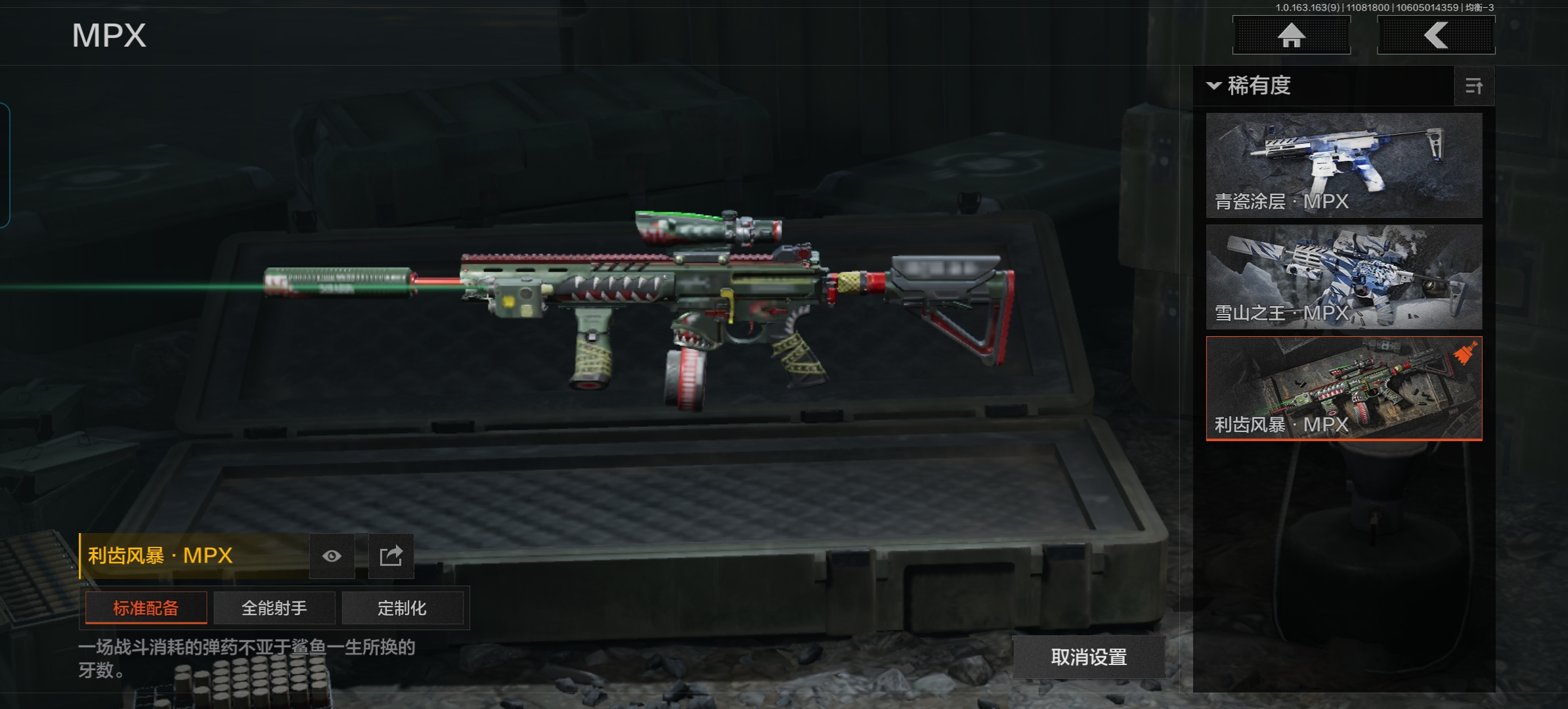Share this weapon skin
The width and height of the screenshot is (1568, 709).
[x=391, y=556]
